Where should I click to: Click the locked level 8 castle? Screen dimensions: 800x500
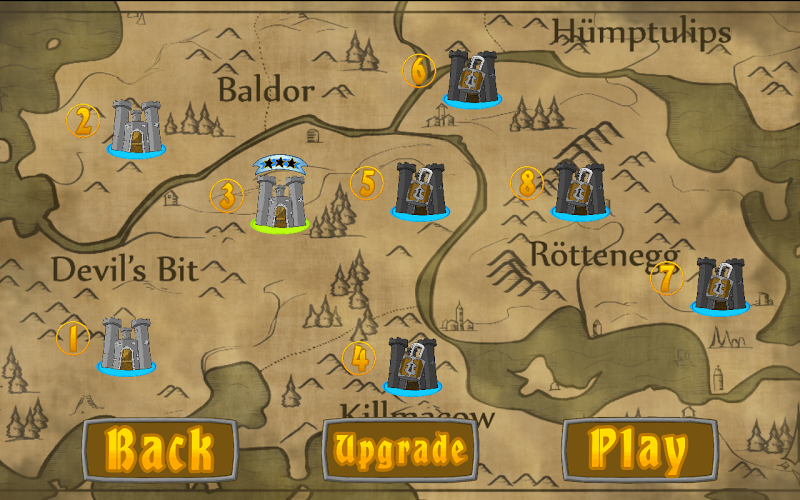click(580, 189)
